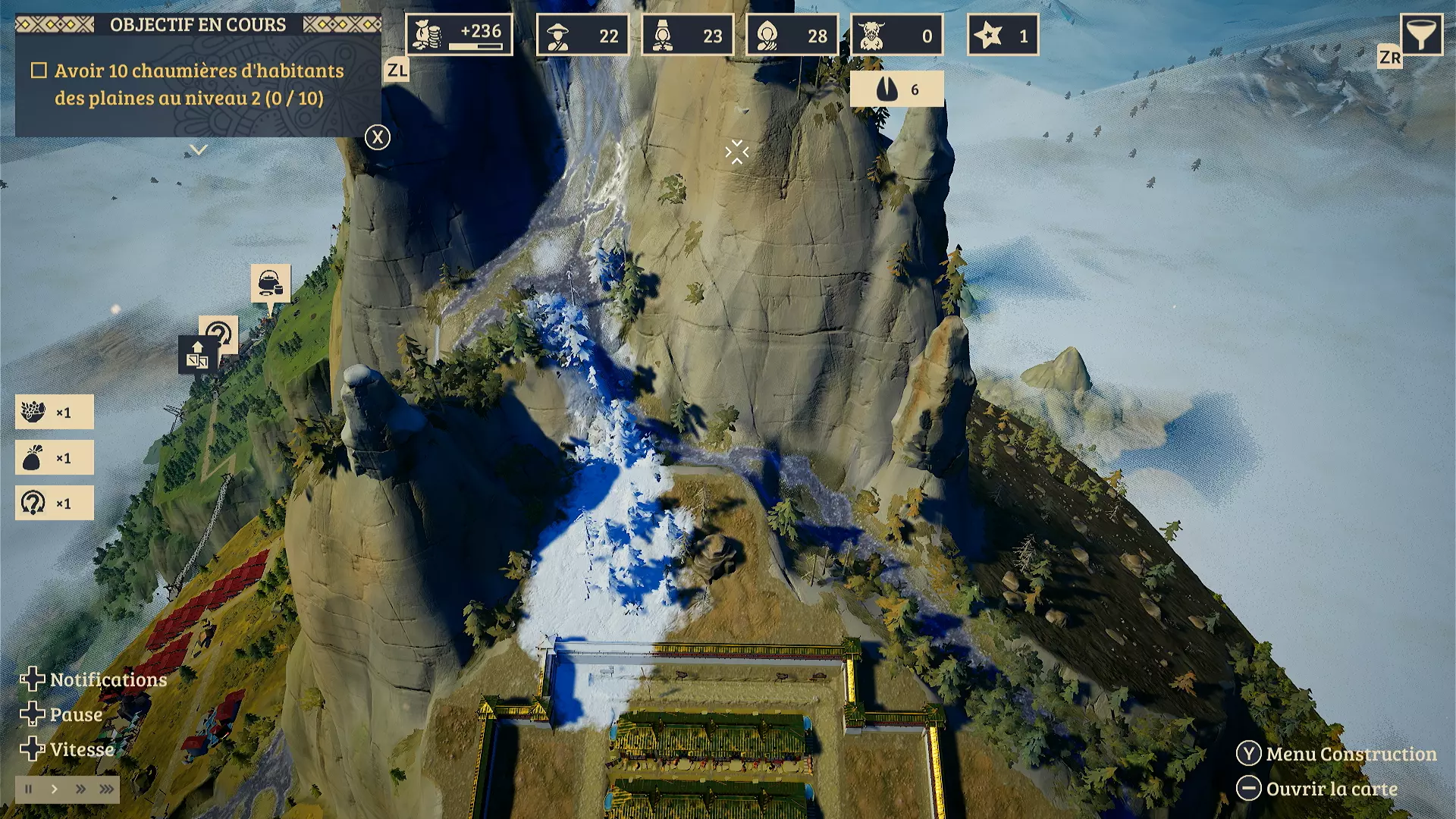Choose double-arrow fast speed
This screenshot has width=1456, height=819.
[80, 789]
